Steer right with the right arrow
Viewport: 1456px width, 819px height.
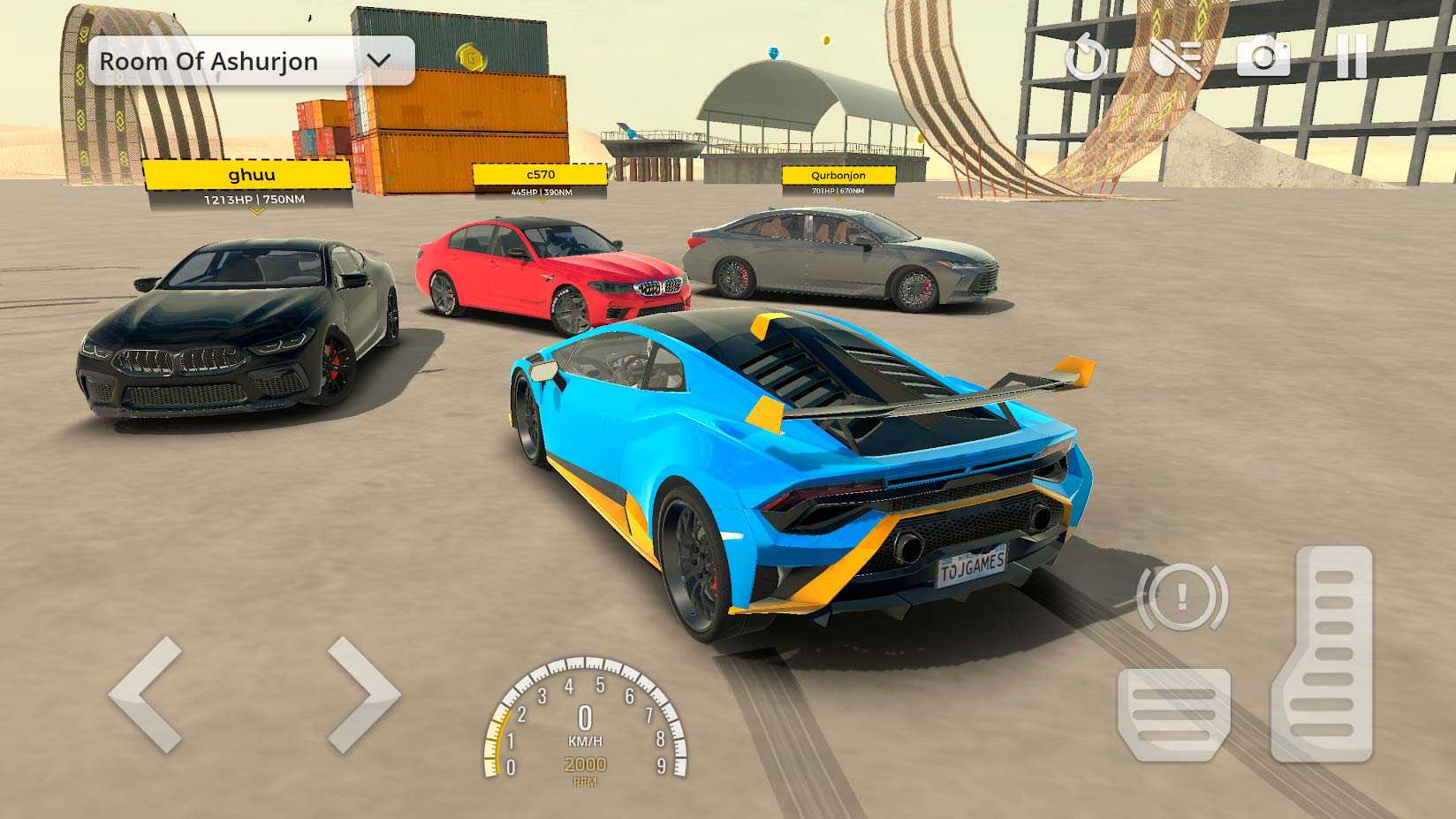click(363, 694)
